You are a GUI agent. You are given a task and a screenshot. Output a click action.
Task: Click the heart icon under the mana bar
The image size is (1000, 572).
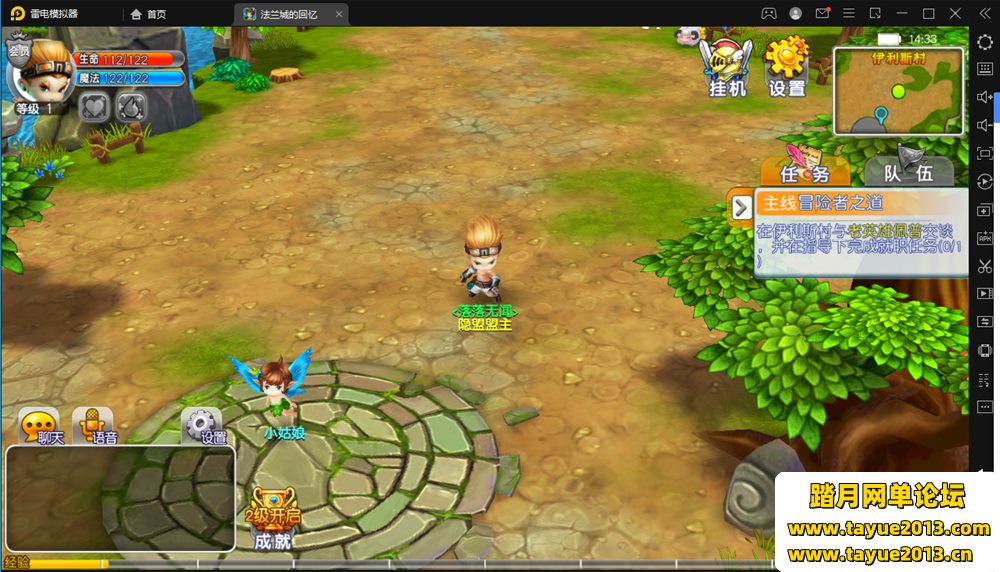coord(94,107)
